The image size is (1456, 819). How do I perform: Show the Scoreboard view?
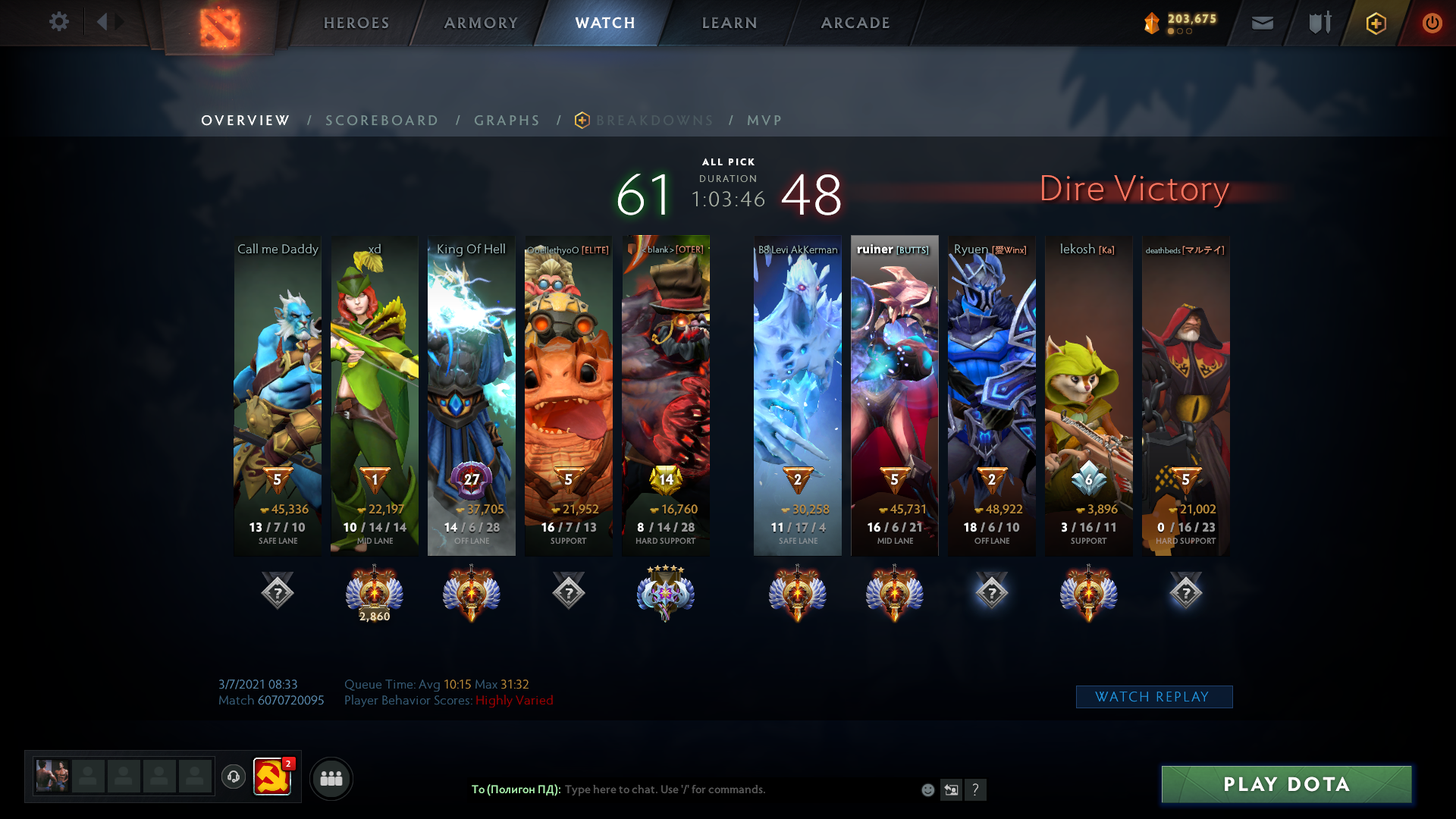click(x=381, y=121)
